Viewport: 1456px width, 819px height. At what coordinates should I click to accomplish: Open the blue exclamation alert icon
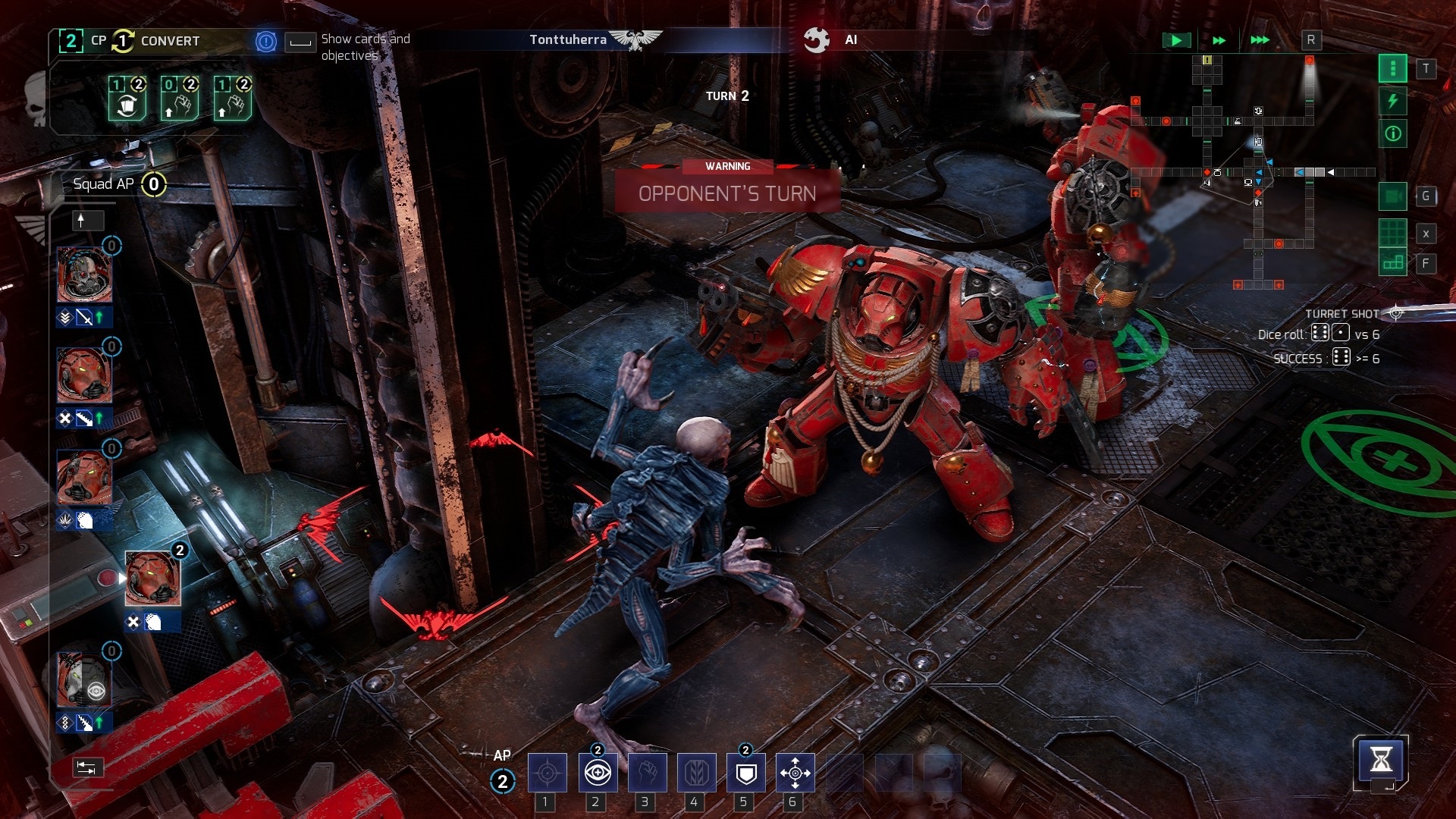tap(266, 42)
